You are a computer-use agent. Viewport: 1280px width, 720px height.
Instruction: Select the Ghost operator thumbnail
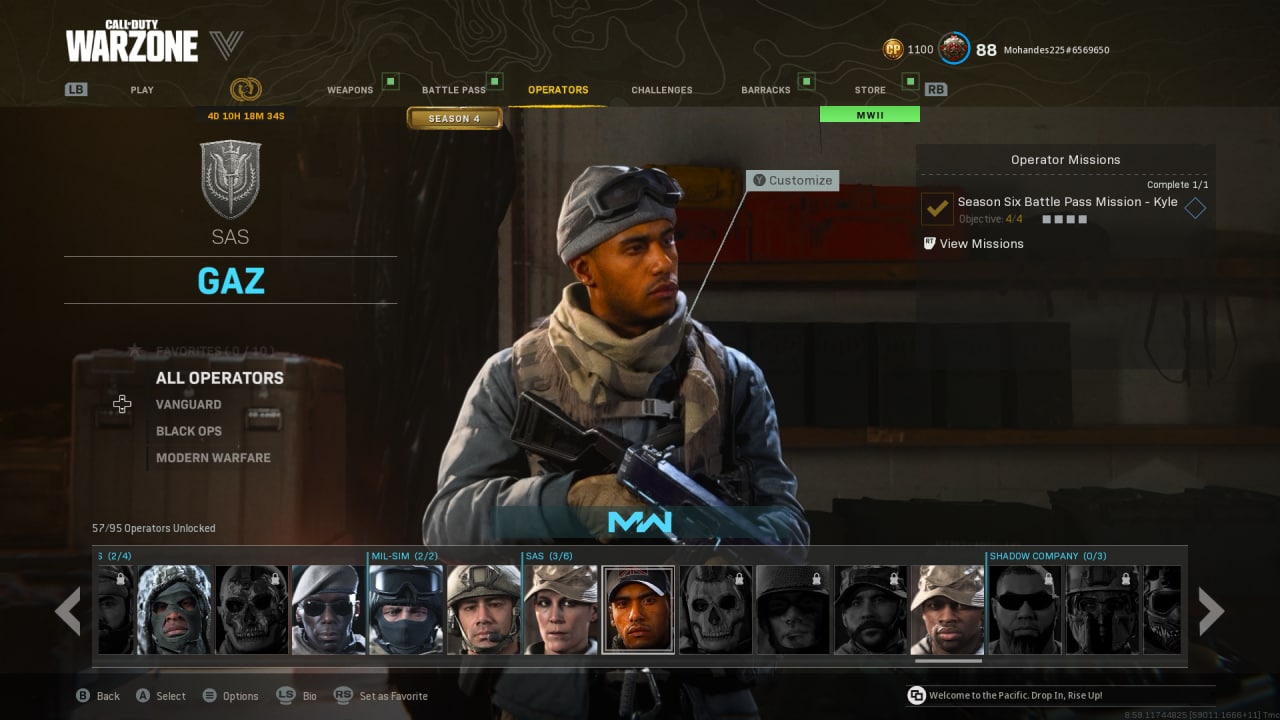[715, 610]
